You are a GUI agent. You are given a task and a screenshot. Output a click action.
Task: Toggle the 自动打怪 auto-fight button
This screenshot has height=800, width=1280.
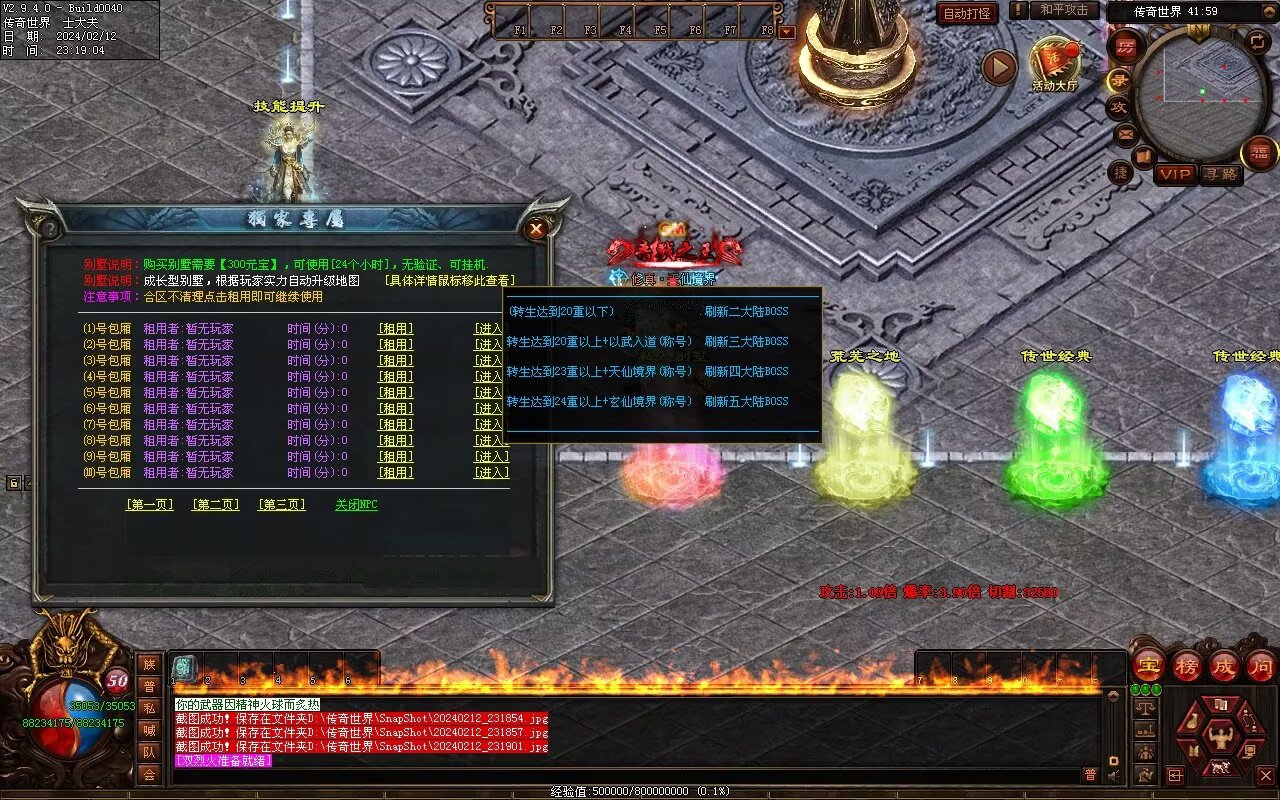[967, 13]
